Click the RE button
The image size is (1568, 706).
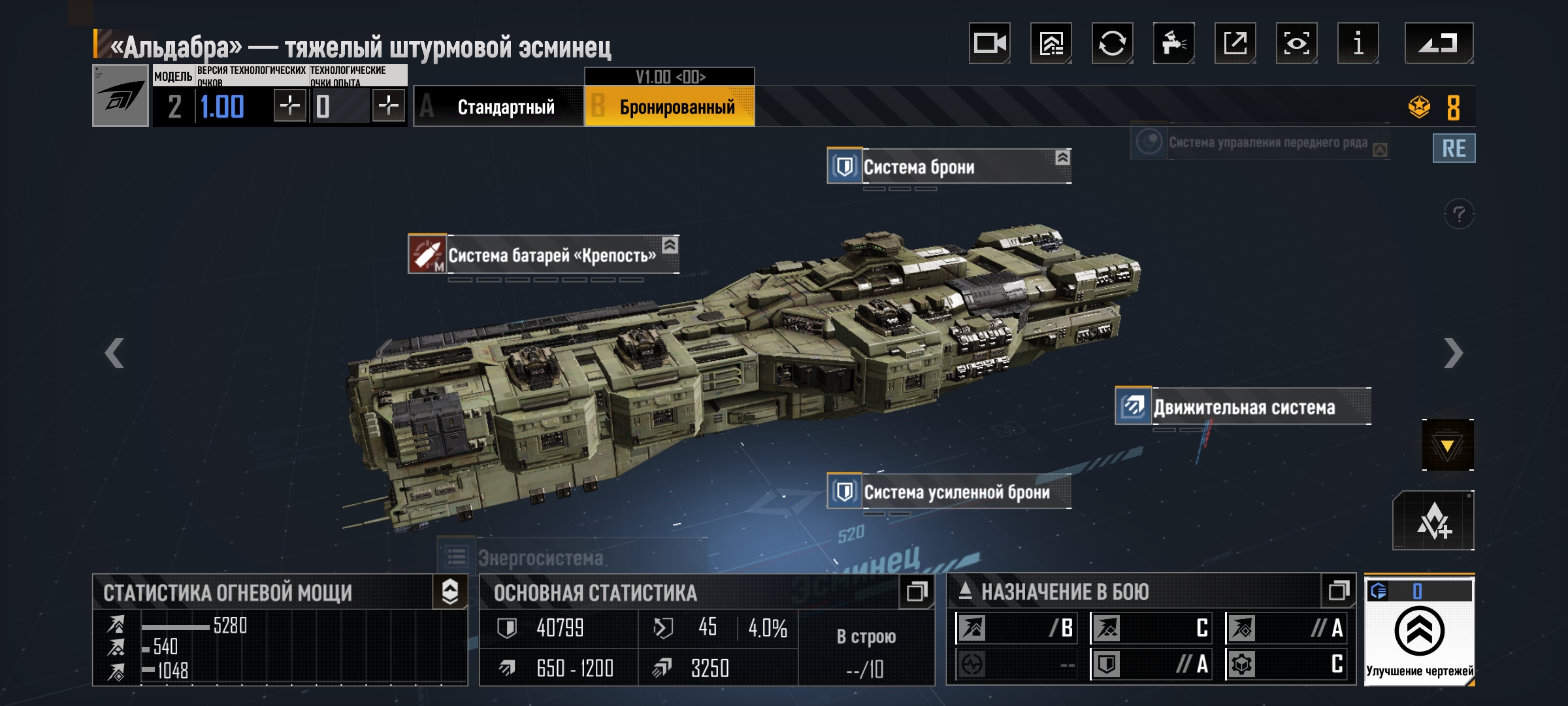pos(1454,148)
